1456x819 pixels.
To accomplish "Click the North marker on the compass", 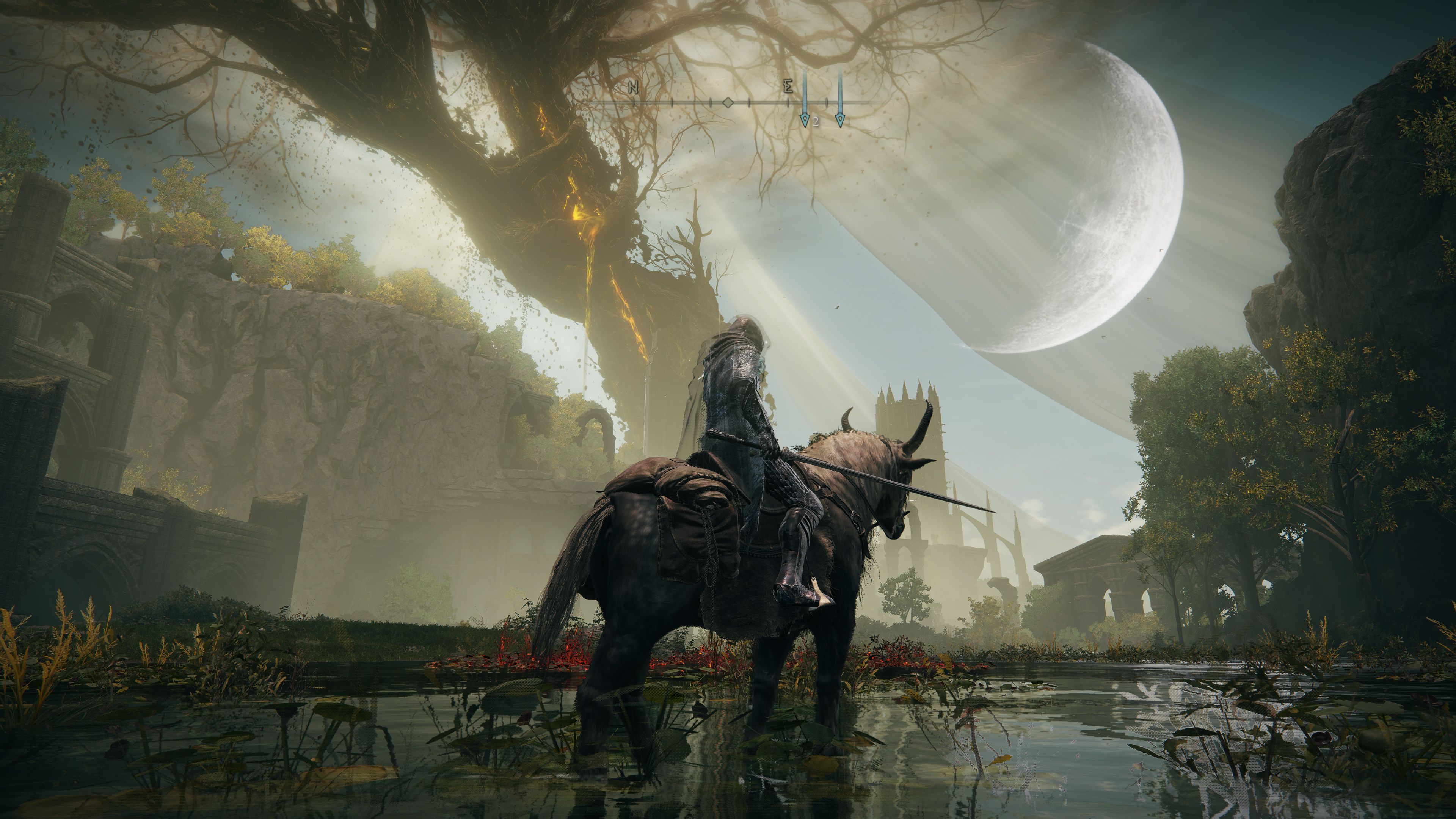I will tap(633, 88).
